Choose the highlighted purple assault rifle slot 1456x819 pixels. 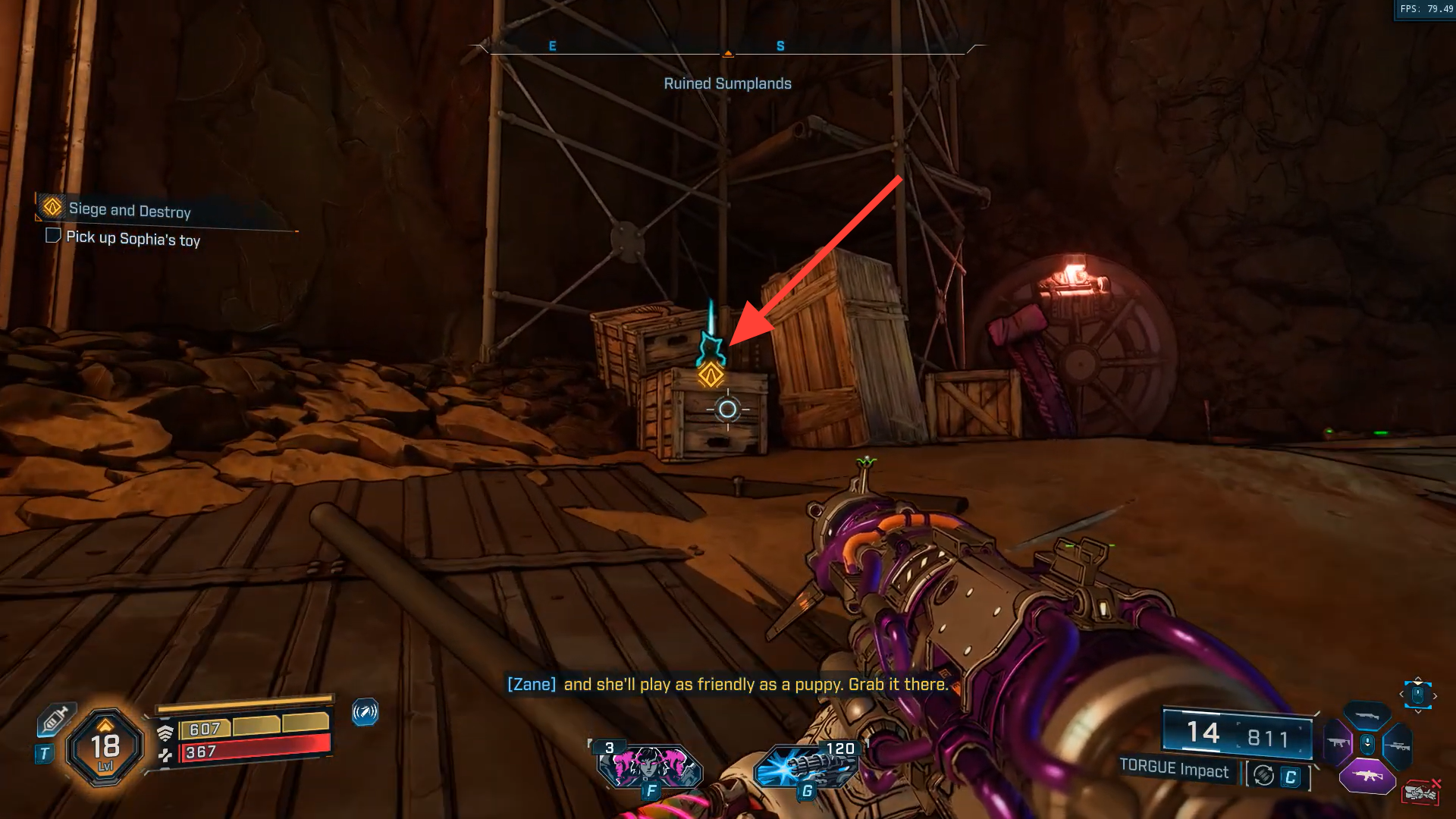click(x=1367, y=776)
